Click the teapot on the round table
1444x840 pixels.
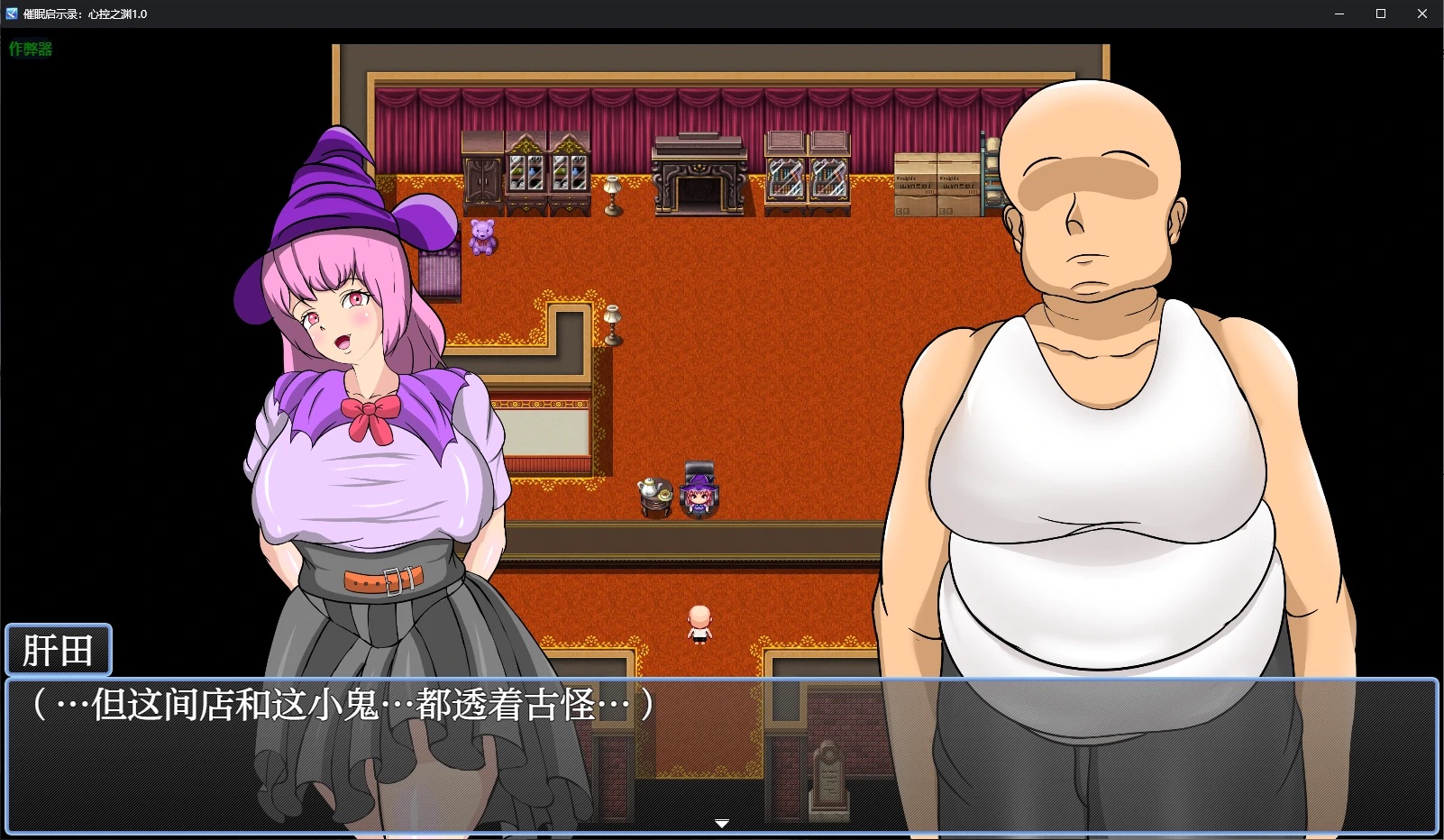(x=651, y=487)
